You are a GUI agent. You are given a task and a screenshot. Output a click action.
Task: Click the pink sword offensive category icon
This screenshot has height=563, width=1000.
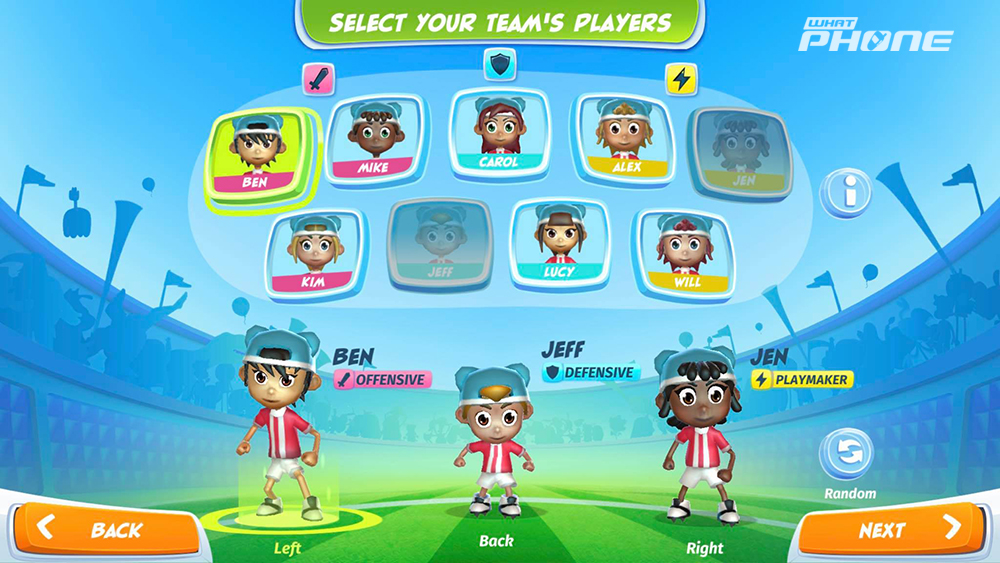tap(319, 79)
